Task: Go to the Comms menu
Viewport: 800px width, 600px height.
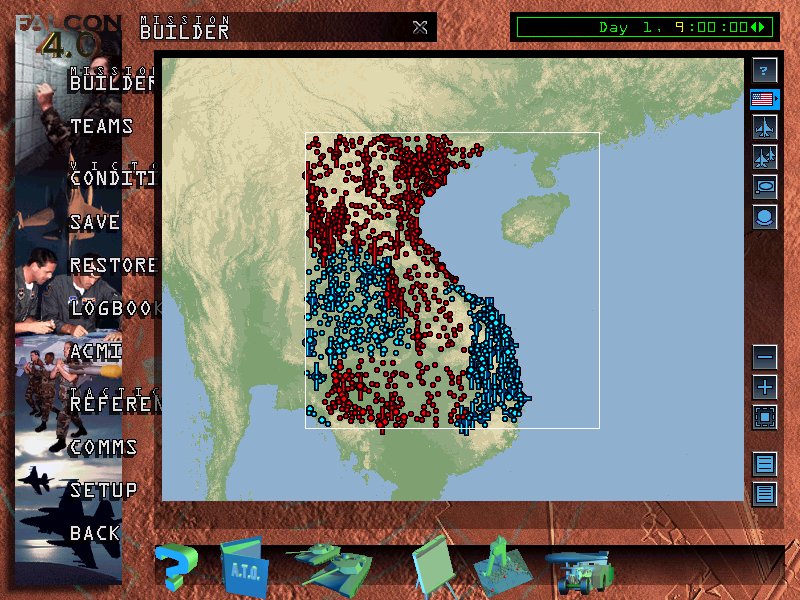Action: pyautogui.click(x=103, y=447)
